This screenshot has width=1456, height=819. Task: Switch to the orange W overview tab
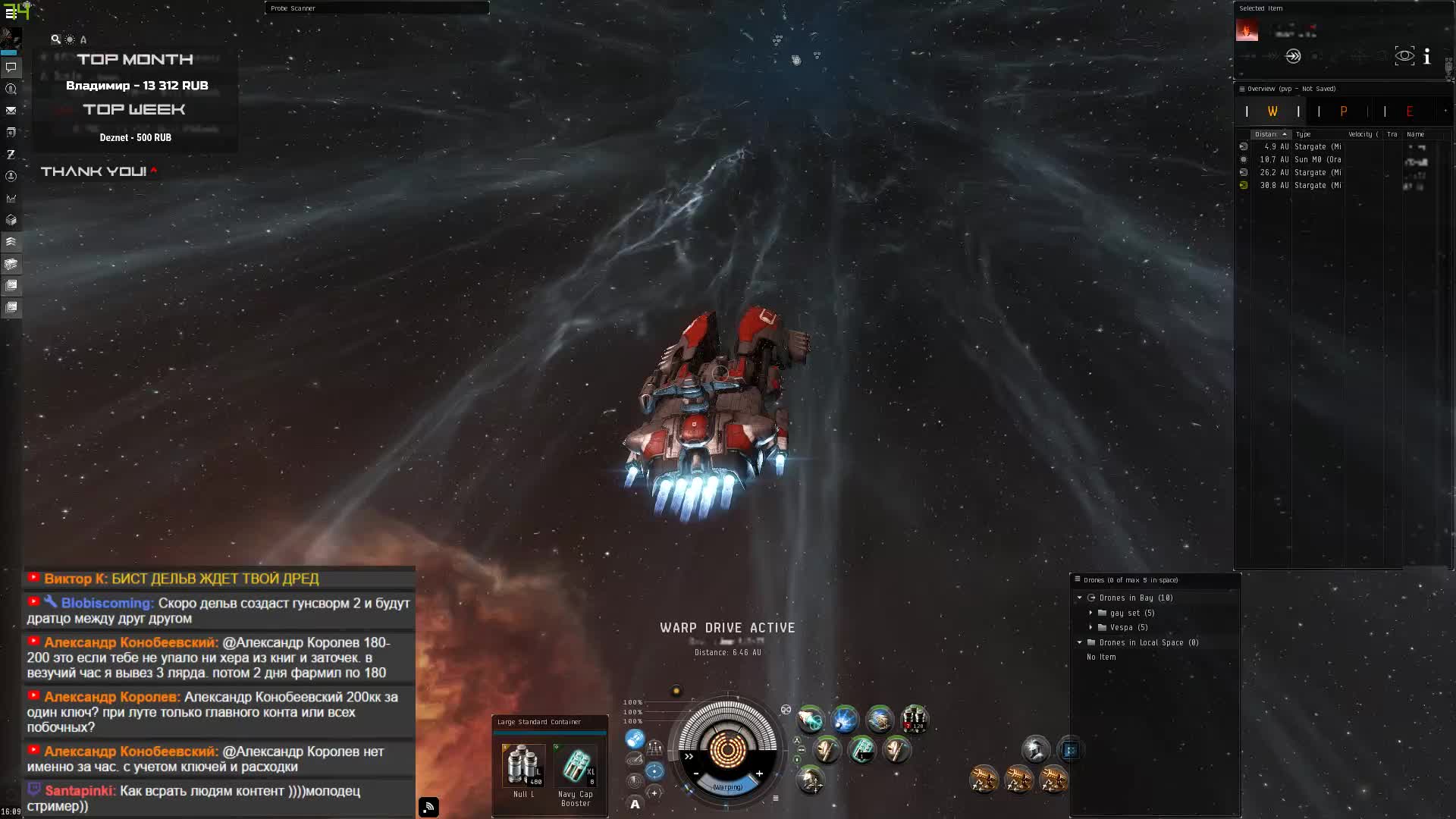(1272, 111)
